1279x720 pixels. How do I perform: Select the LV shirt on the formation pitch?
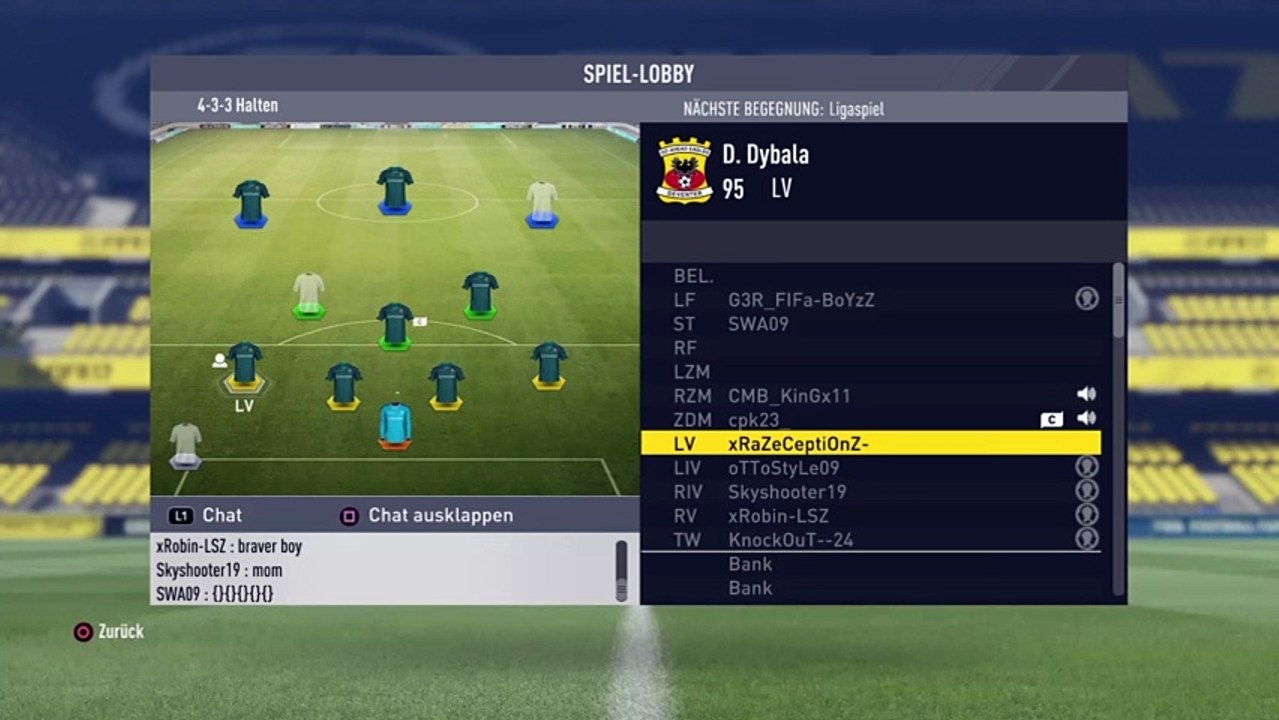click(x=244, y=365)
